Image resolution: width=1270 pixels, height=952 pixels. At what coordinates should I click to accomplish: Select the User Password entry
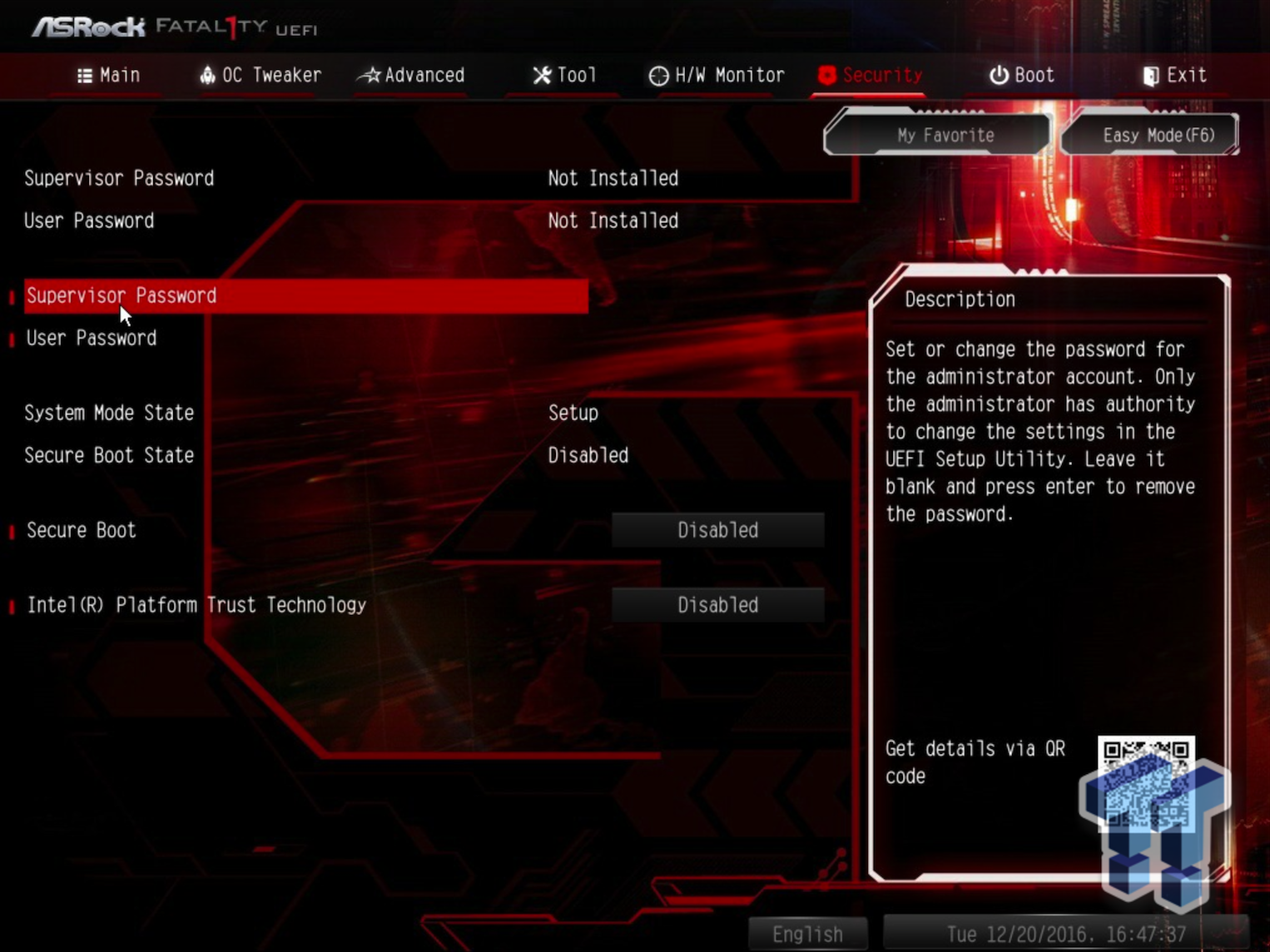click(92, 338)
